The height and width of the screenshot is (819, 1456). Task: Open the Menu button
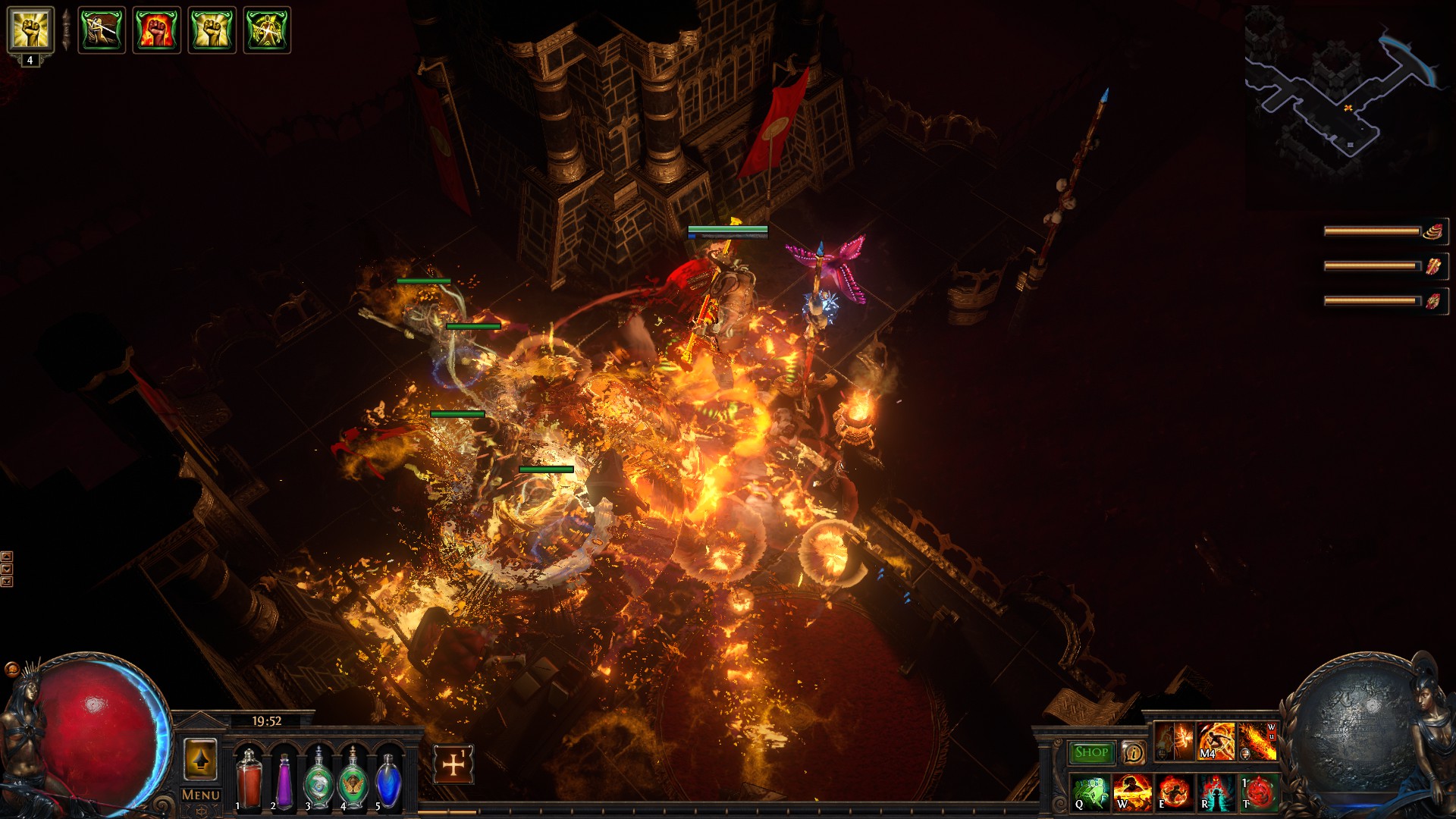coord(201,795)
